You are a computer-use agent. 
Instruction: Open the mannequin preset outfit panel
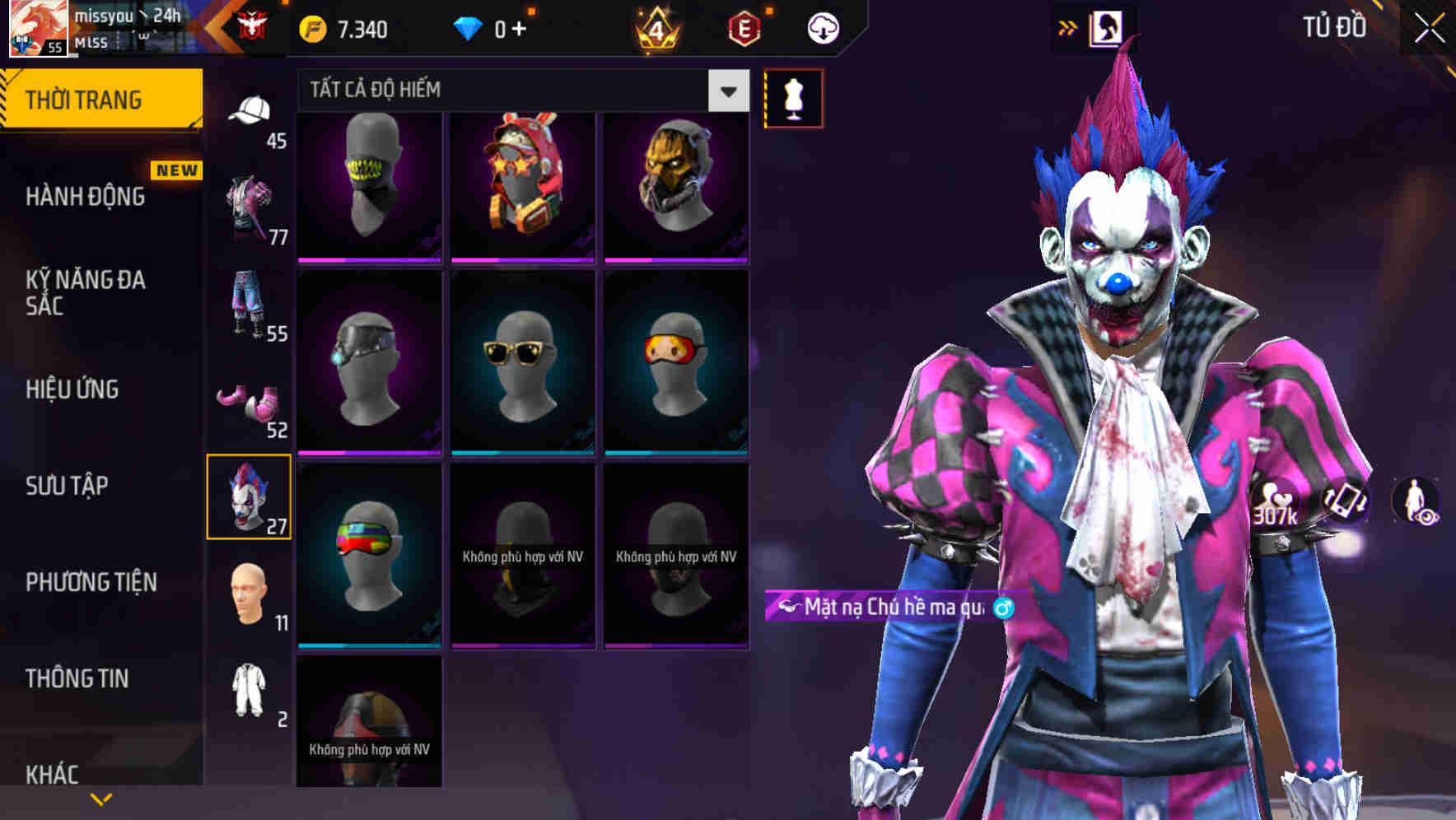(793, 97)
